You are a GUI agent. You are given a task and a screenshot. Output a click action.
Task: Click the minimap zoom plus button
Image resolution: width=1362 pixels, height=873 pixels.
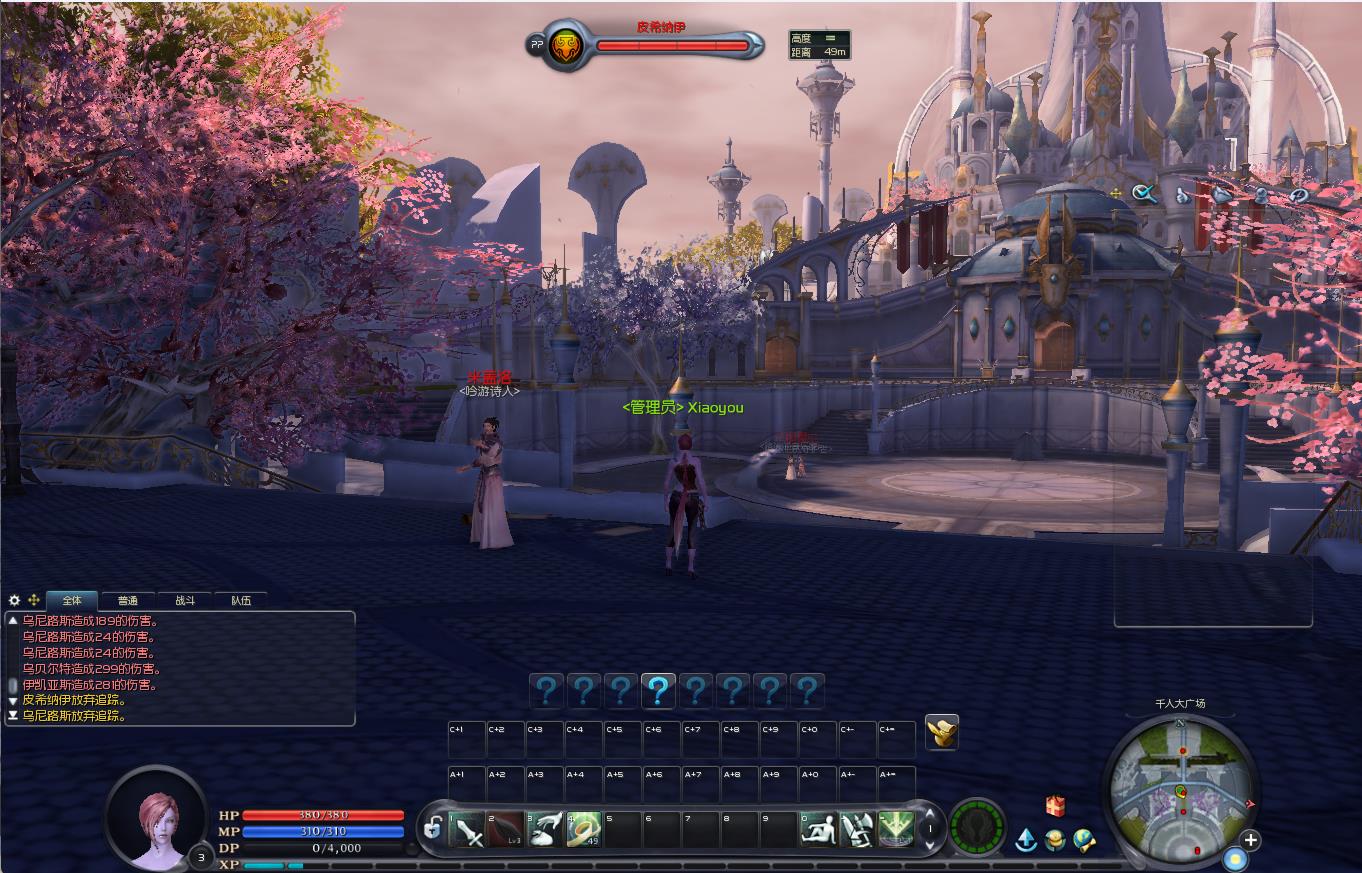click(x=1250, y=840)
